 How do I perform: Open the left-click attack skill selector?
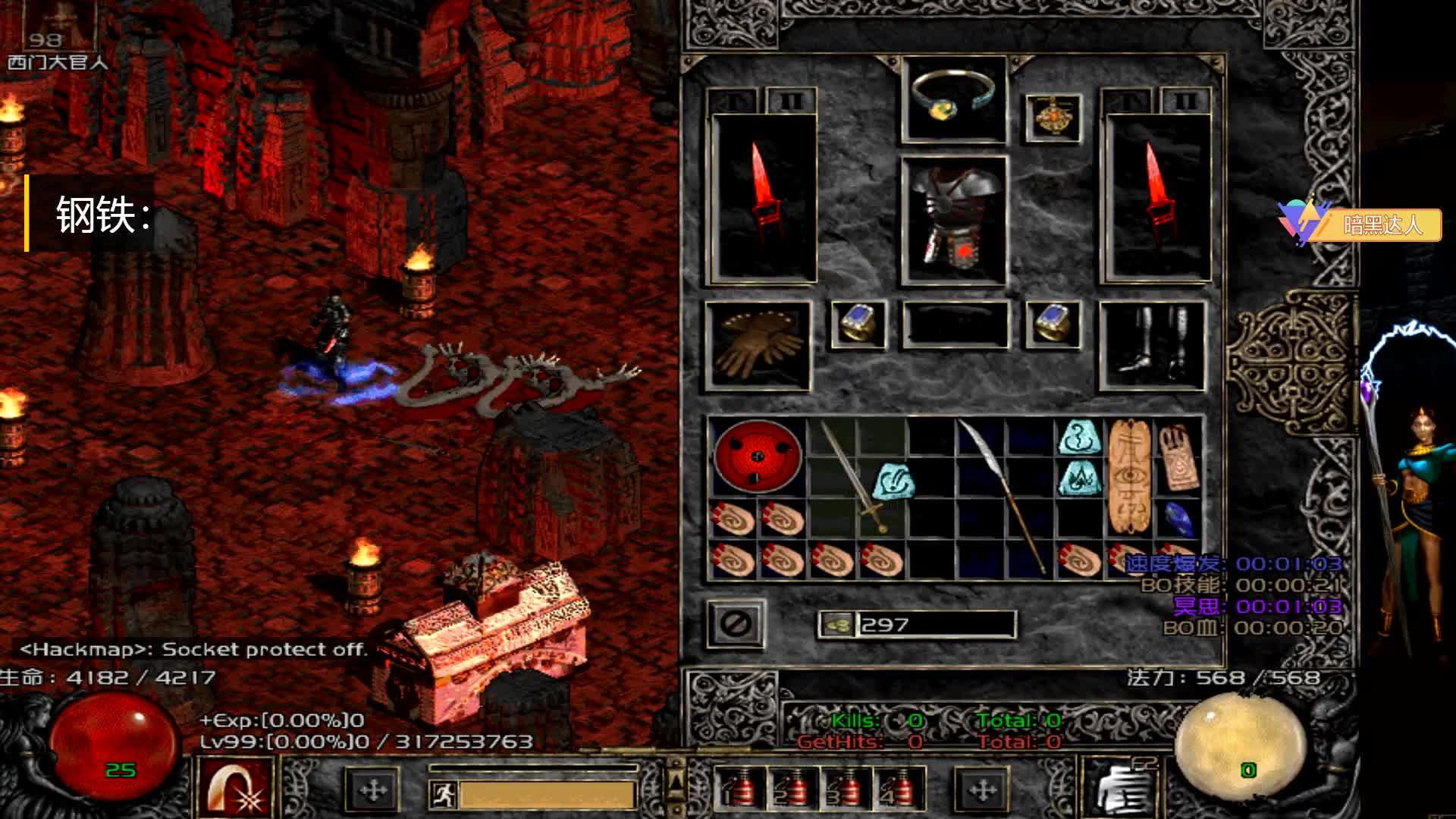235,789
